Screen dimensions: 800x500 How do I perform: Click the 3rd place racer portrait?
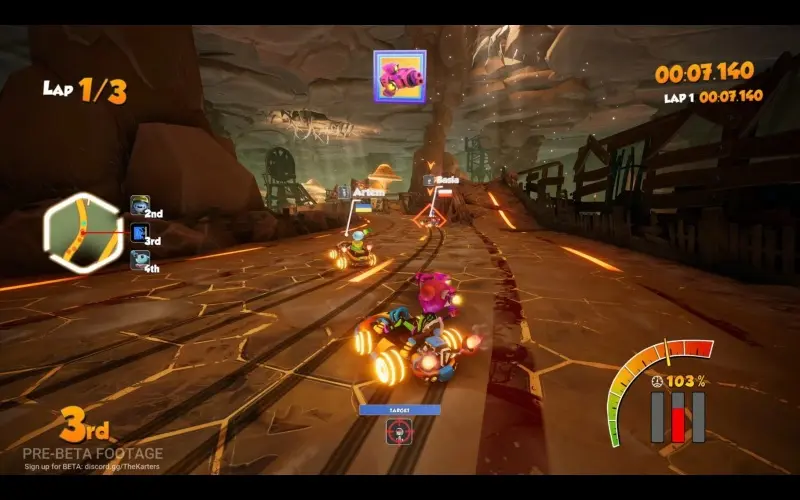(140, 234)
